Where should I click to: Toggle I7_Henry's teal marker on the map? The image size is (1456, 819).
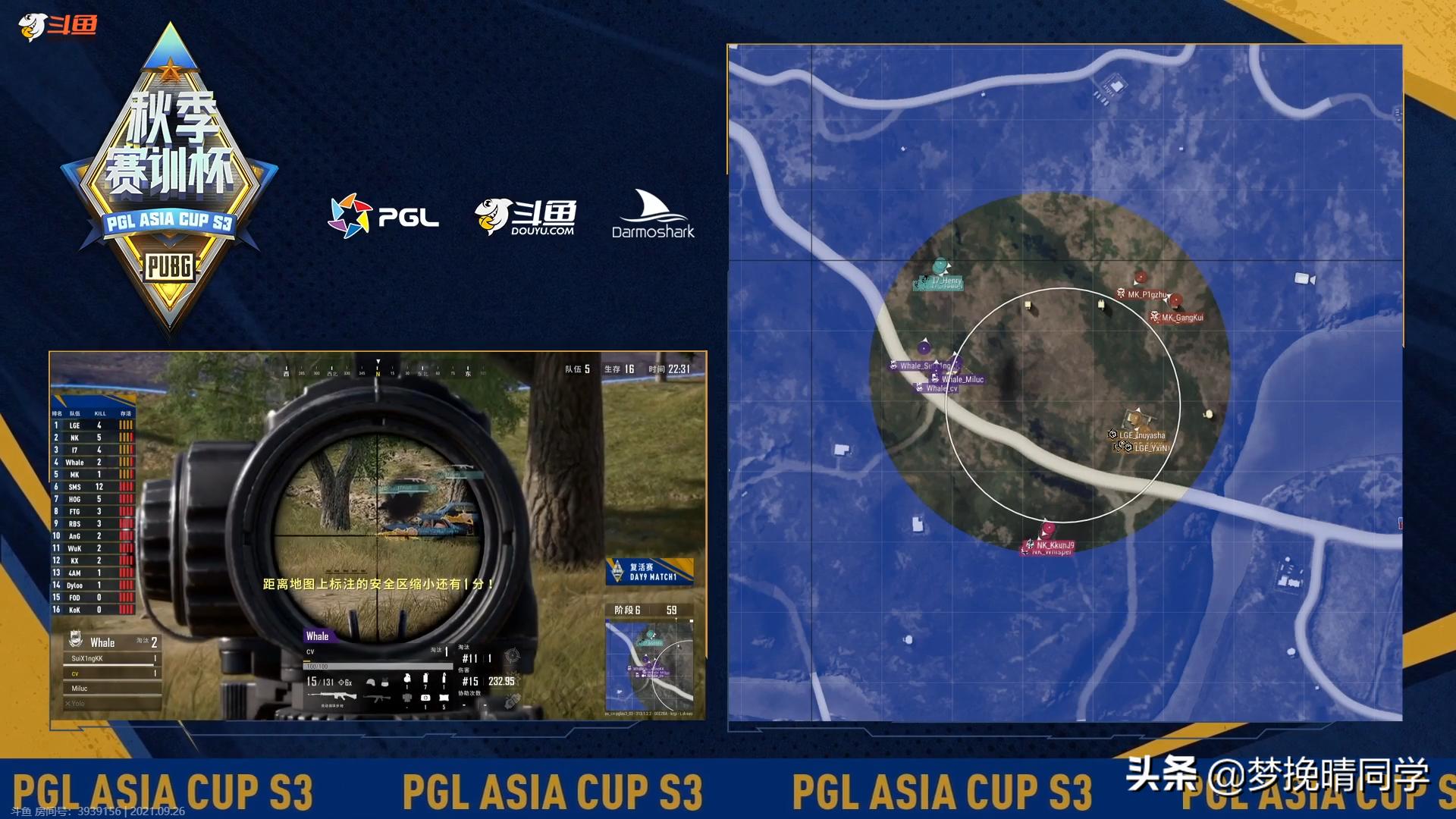coord(940,279)
